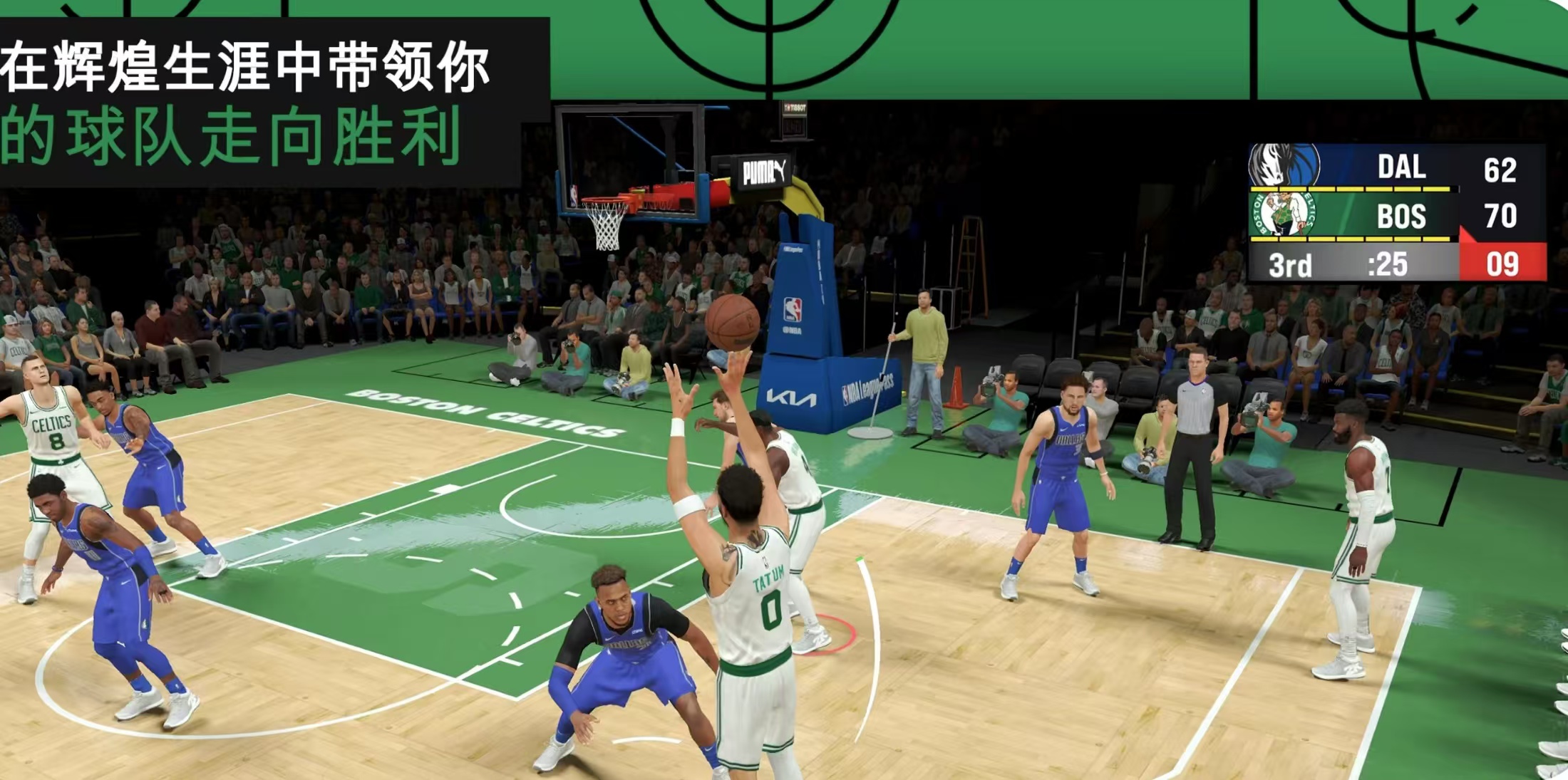
Task: Select the Kia logo on the blue padding
Action: pos(793,398)
